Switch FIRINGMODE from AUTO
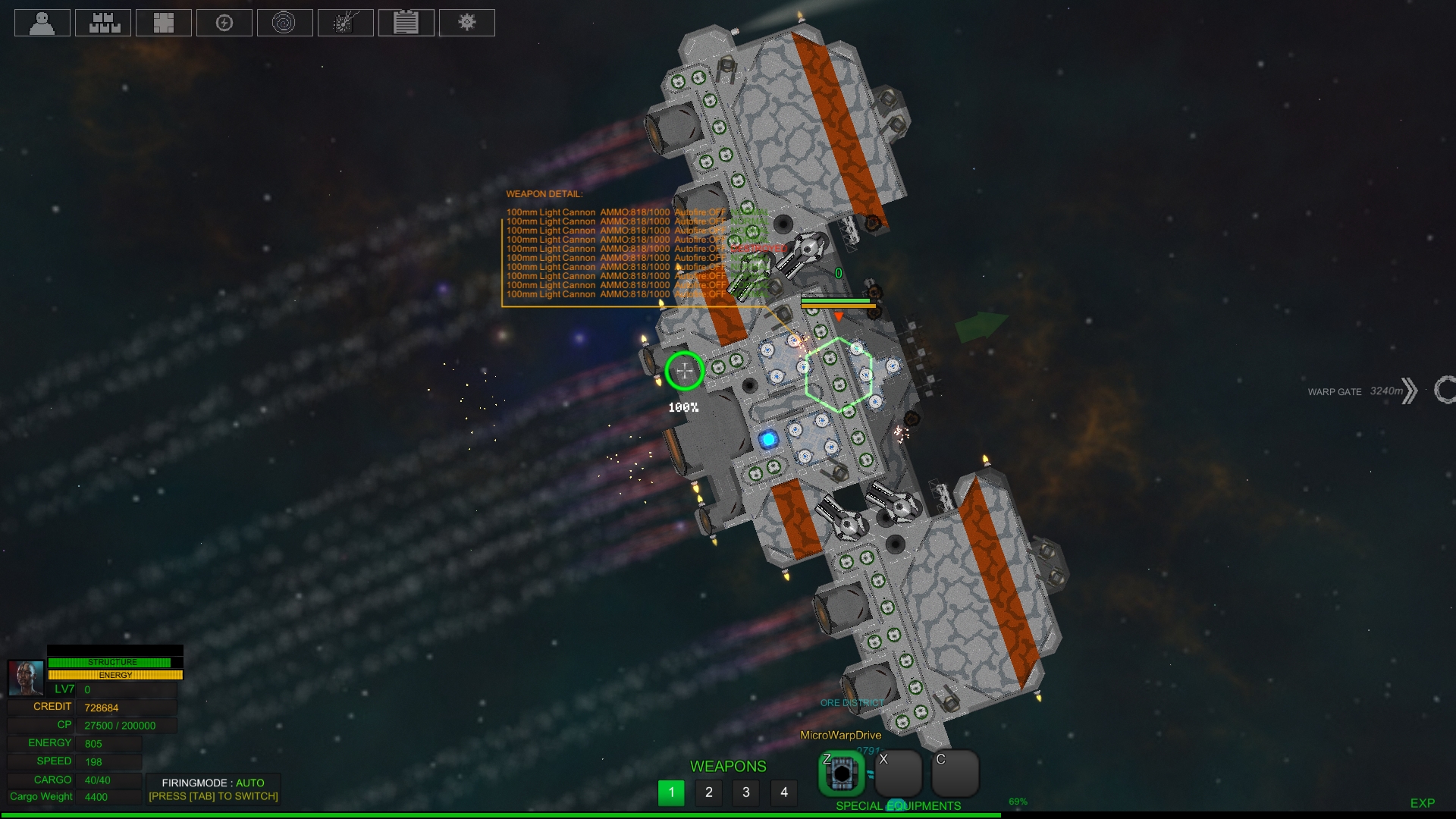Viewport: 1456px width, 819px height. (x=214, y=783)
